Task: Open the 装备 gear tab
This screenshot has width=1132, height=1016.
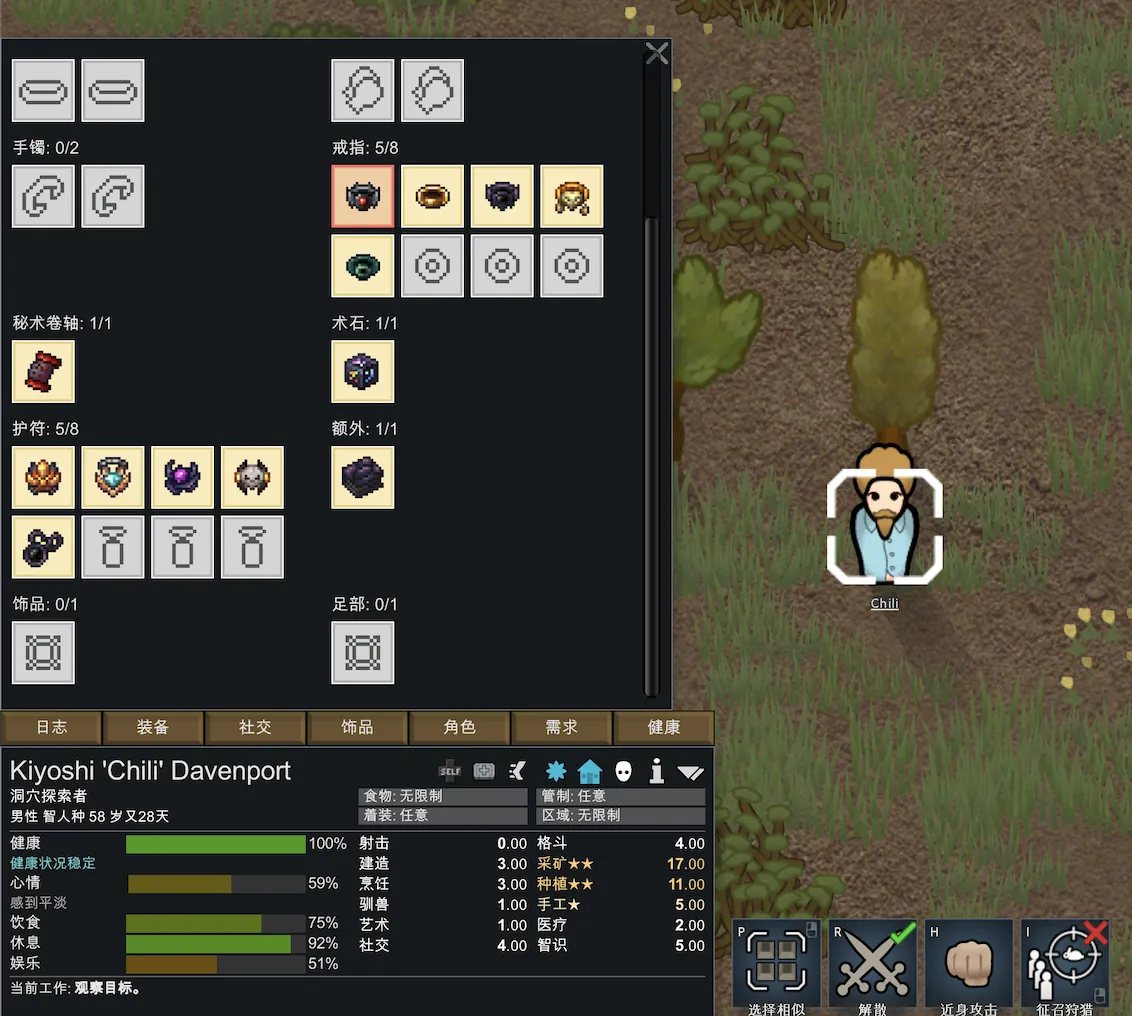Action: click(x=153, y=728)
